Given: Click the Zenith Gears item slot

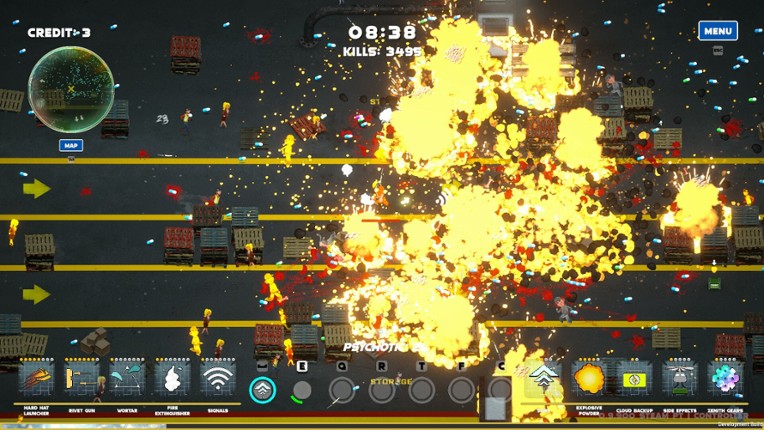Looking at the screenshot, I should click(725, 379).
